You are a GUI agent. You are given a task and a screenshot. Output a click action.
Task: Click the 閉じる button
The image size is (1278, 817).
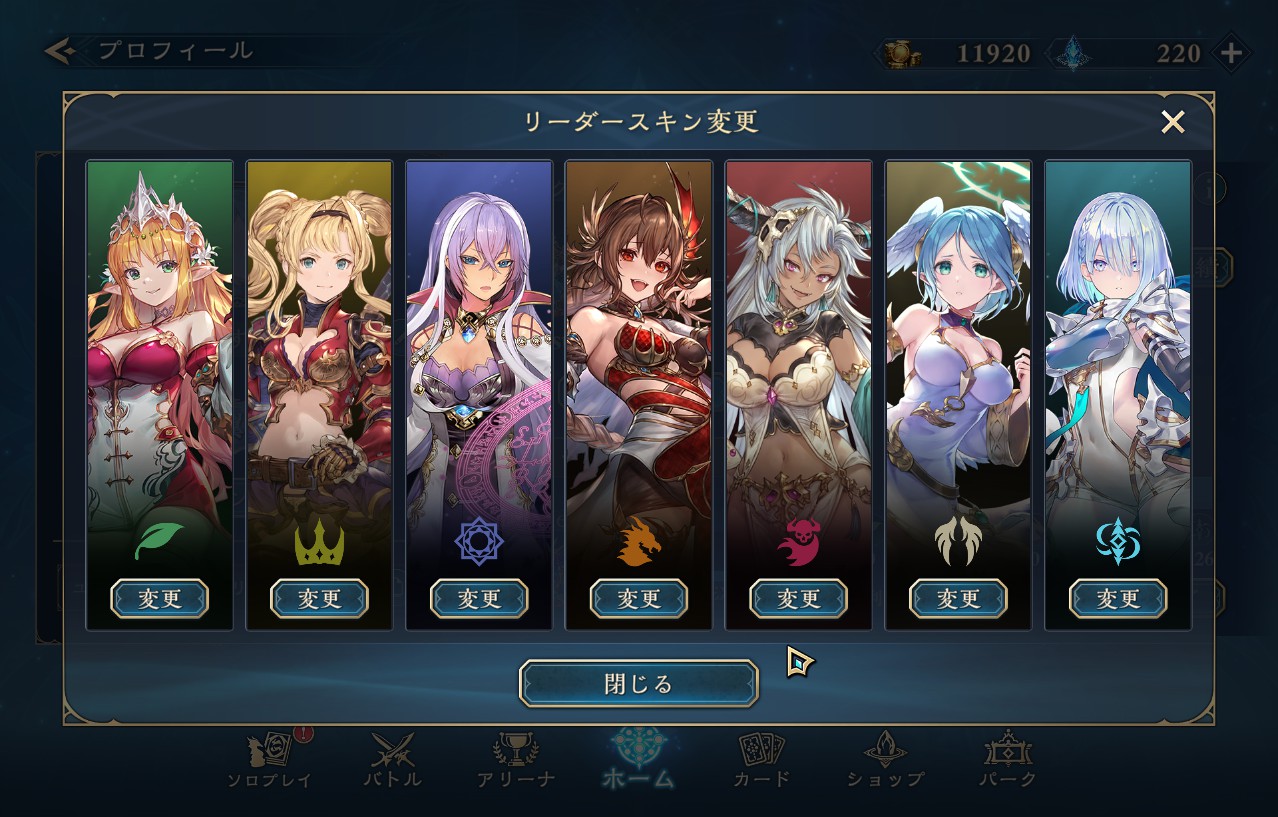point(638,684)
